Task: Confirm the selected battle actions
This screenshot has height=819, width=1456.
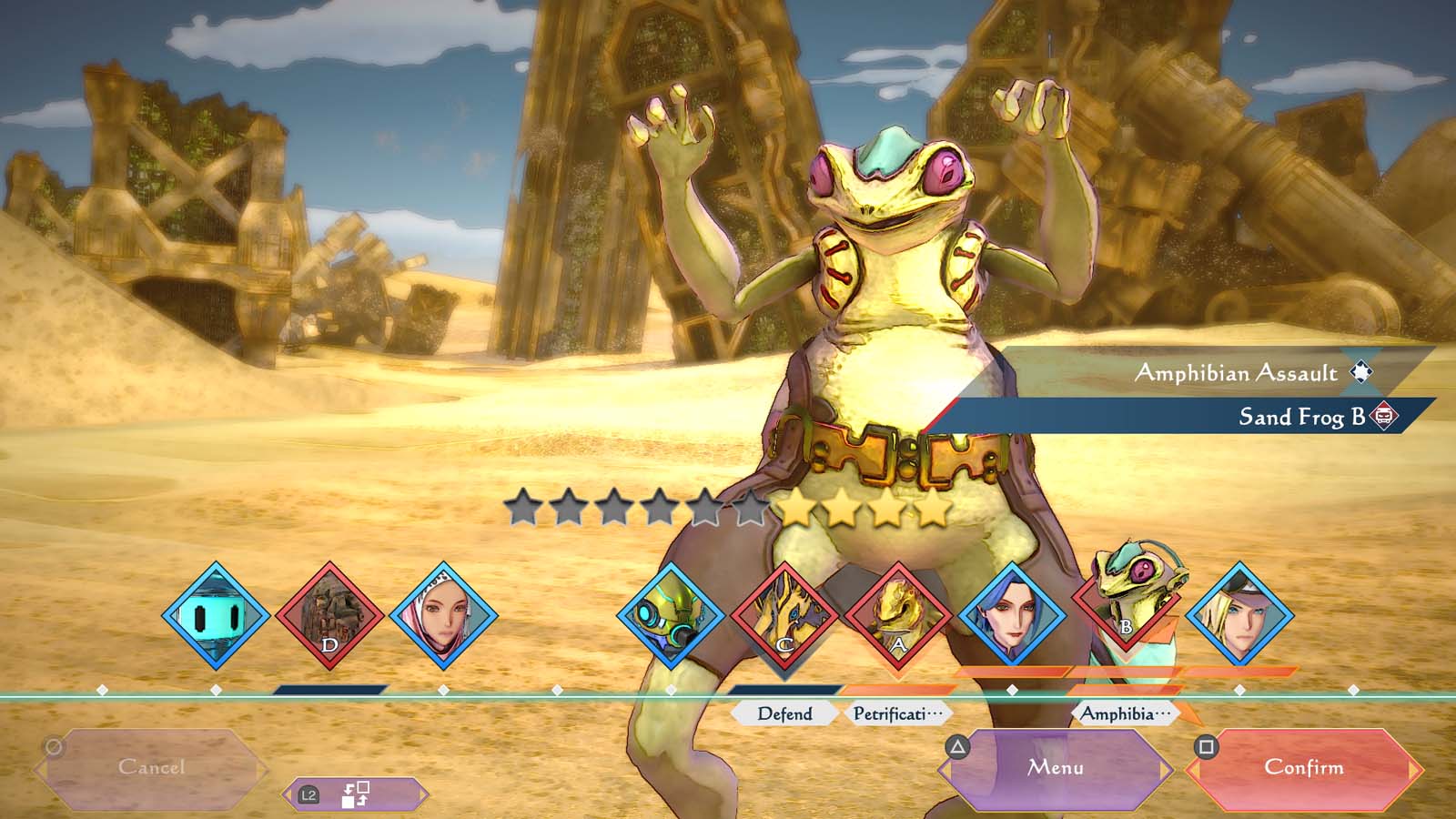Action: 1303,768
